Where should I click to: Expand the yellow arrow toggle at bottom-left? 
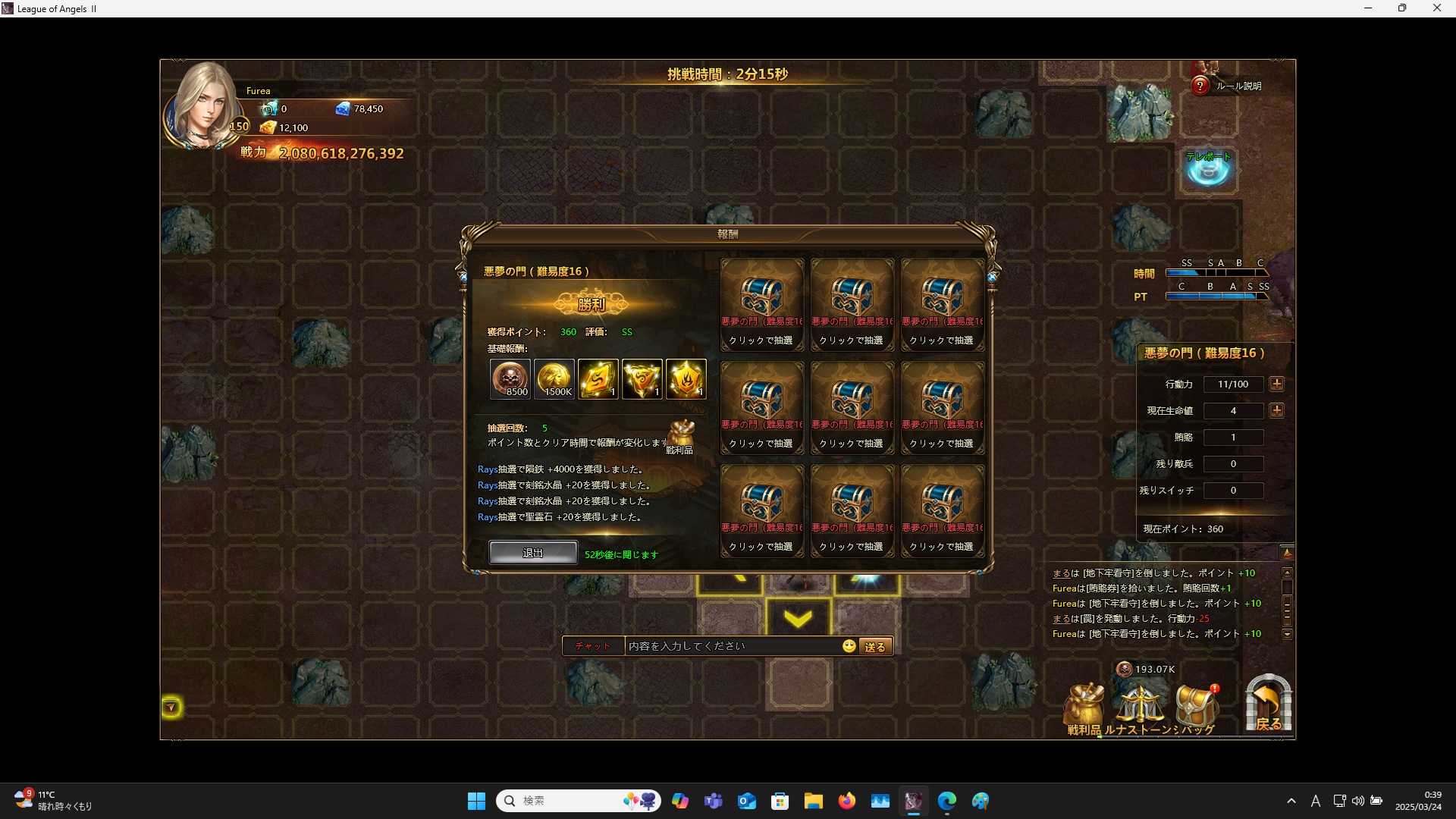(x=171, y=708)
